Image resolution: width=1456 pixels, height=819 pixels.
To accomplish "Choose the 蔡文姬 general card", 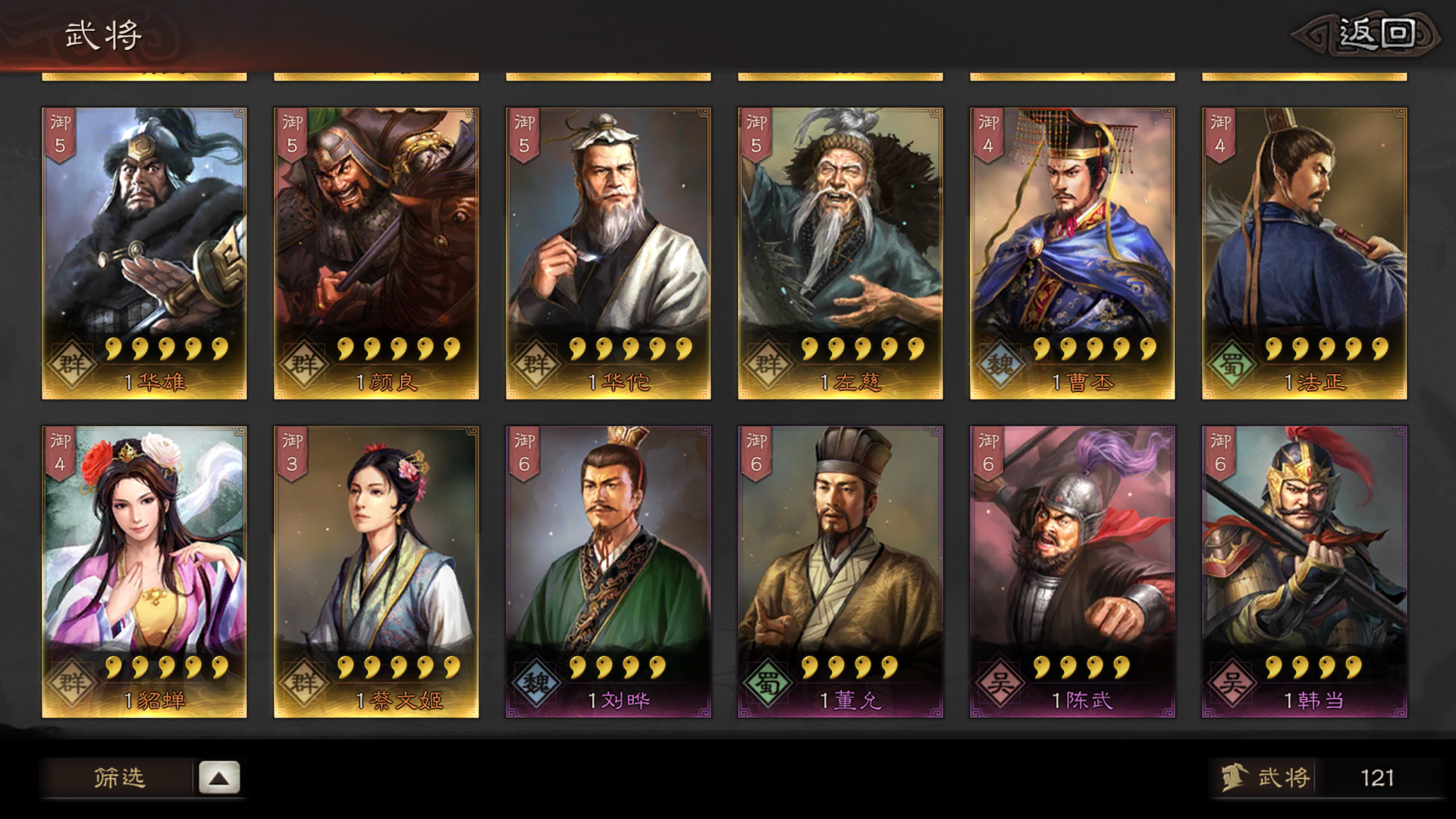I will coord(376,572).
